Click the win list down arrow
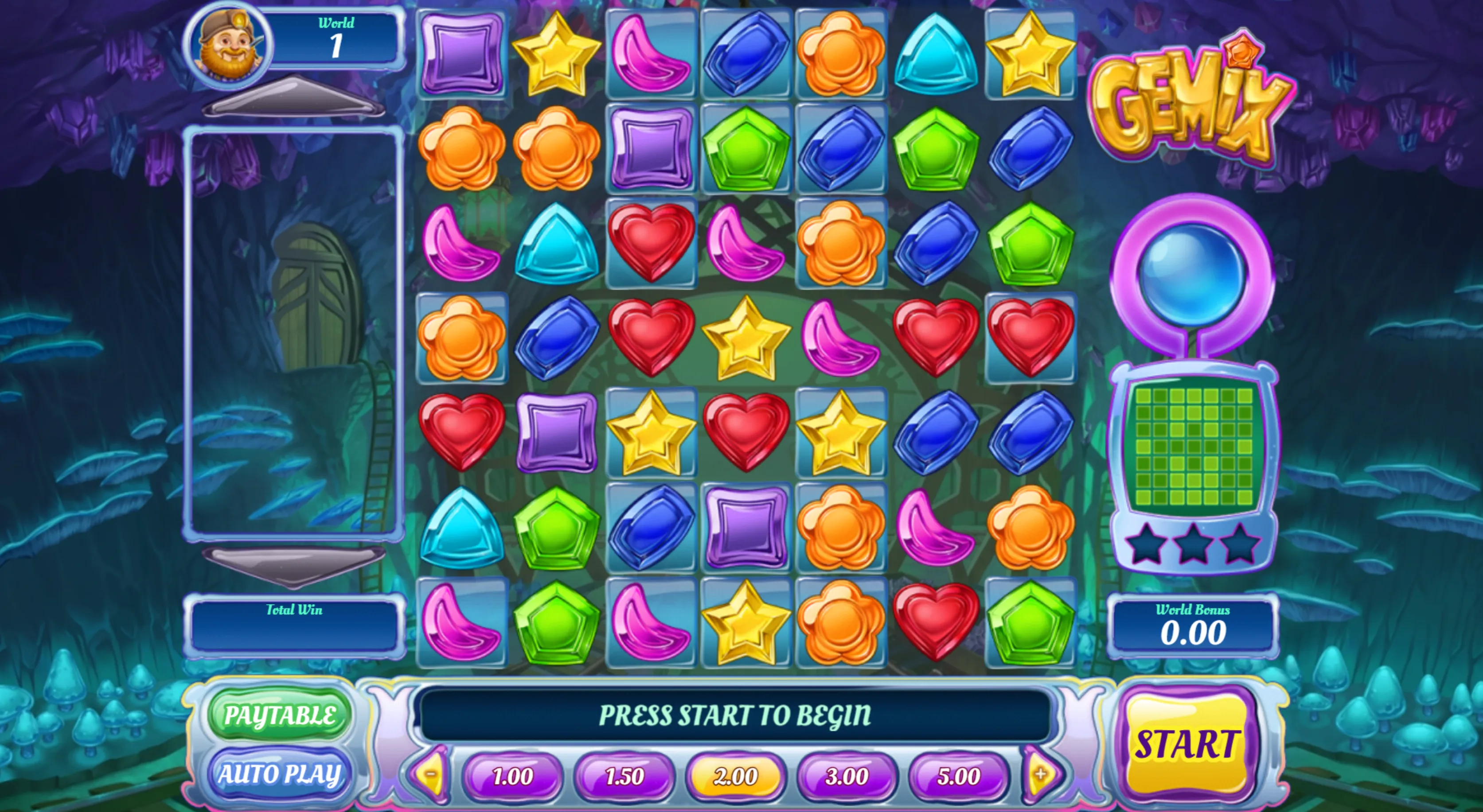This screenshot has width=1483, height=812. pos(293,566)
